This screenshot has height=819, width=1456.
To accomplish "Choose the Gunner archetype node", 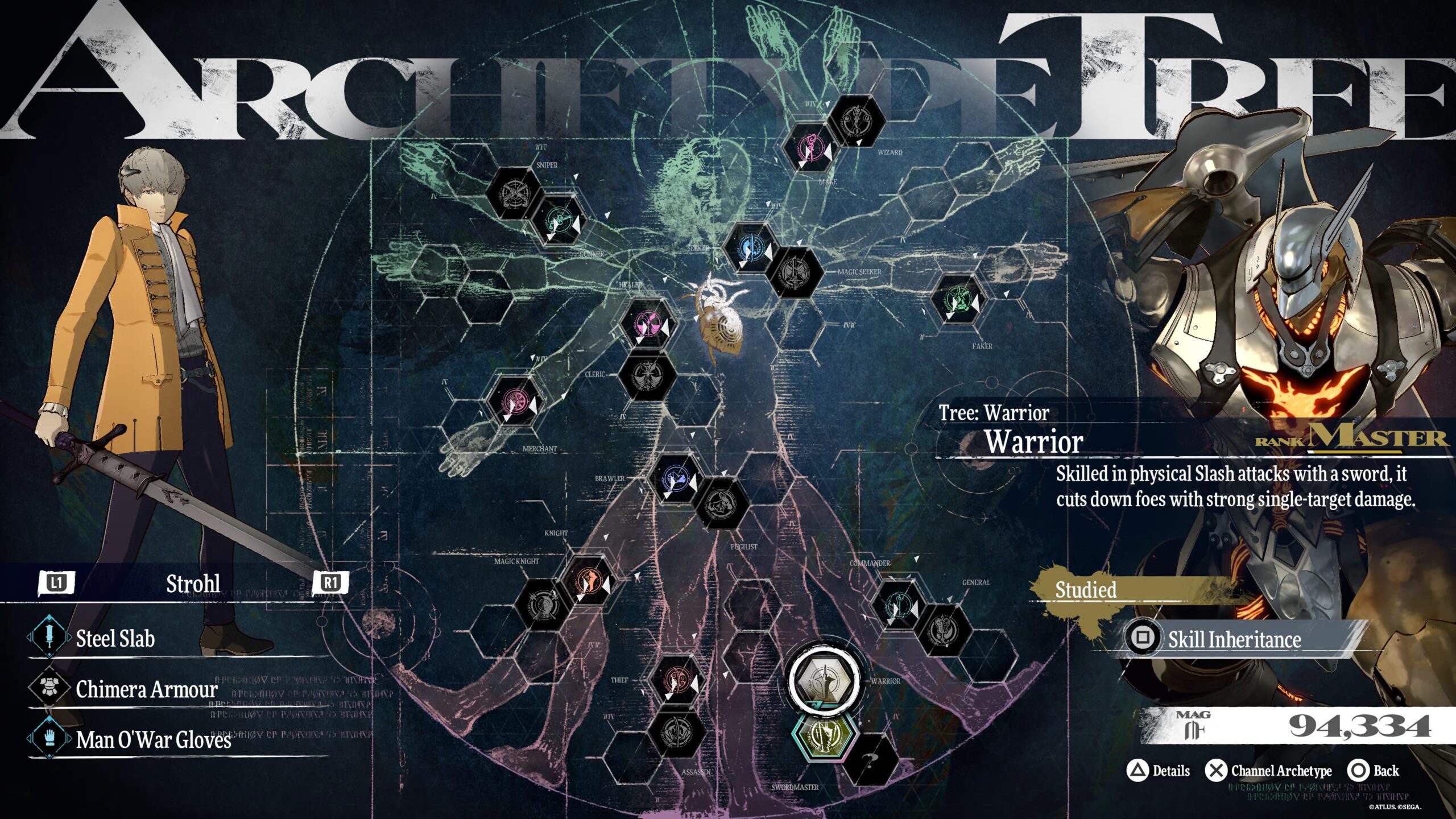I will click(559, 219).
